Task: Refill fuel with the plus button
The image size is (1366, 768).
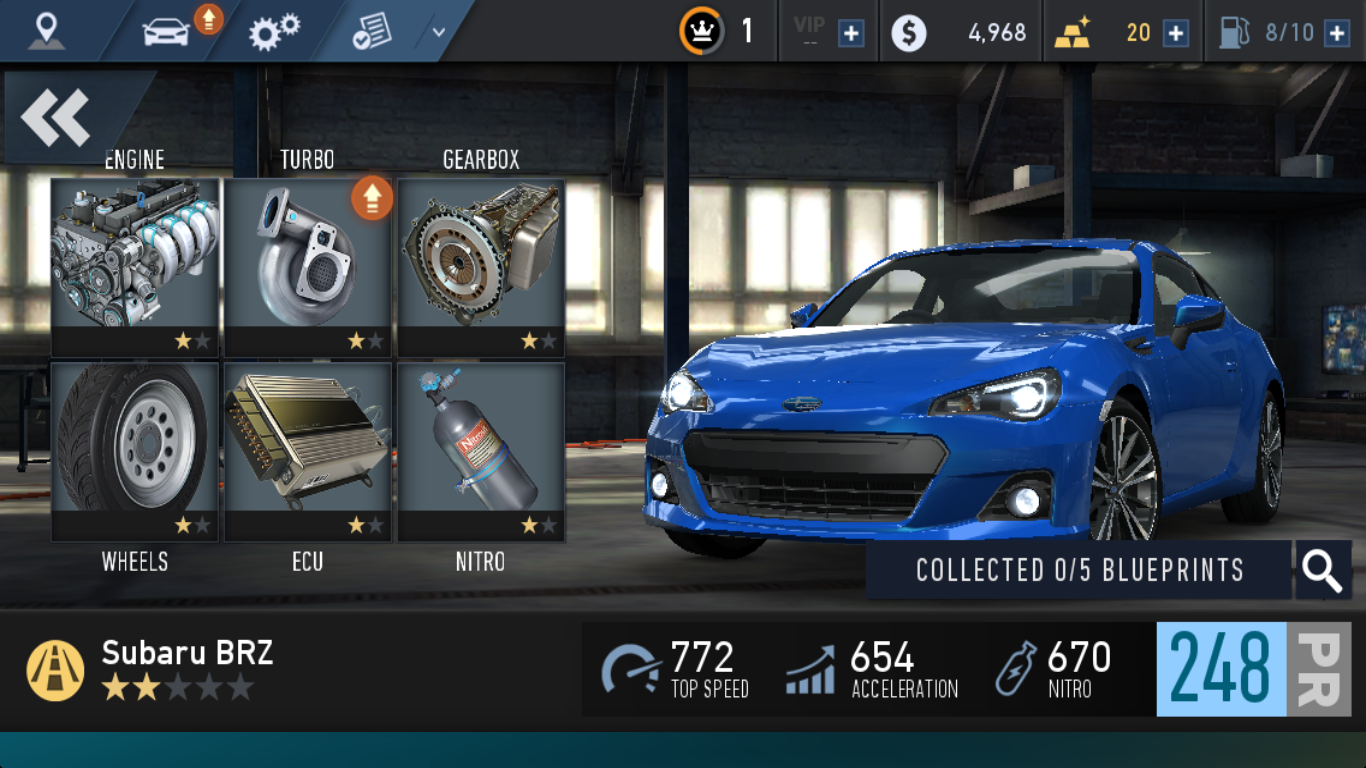Action: click(x=1336, y=33)
